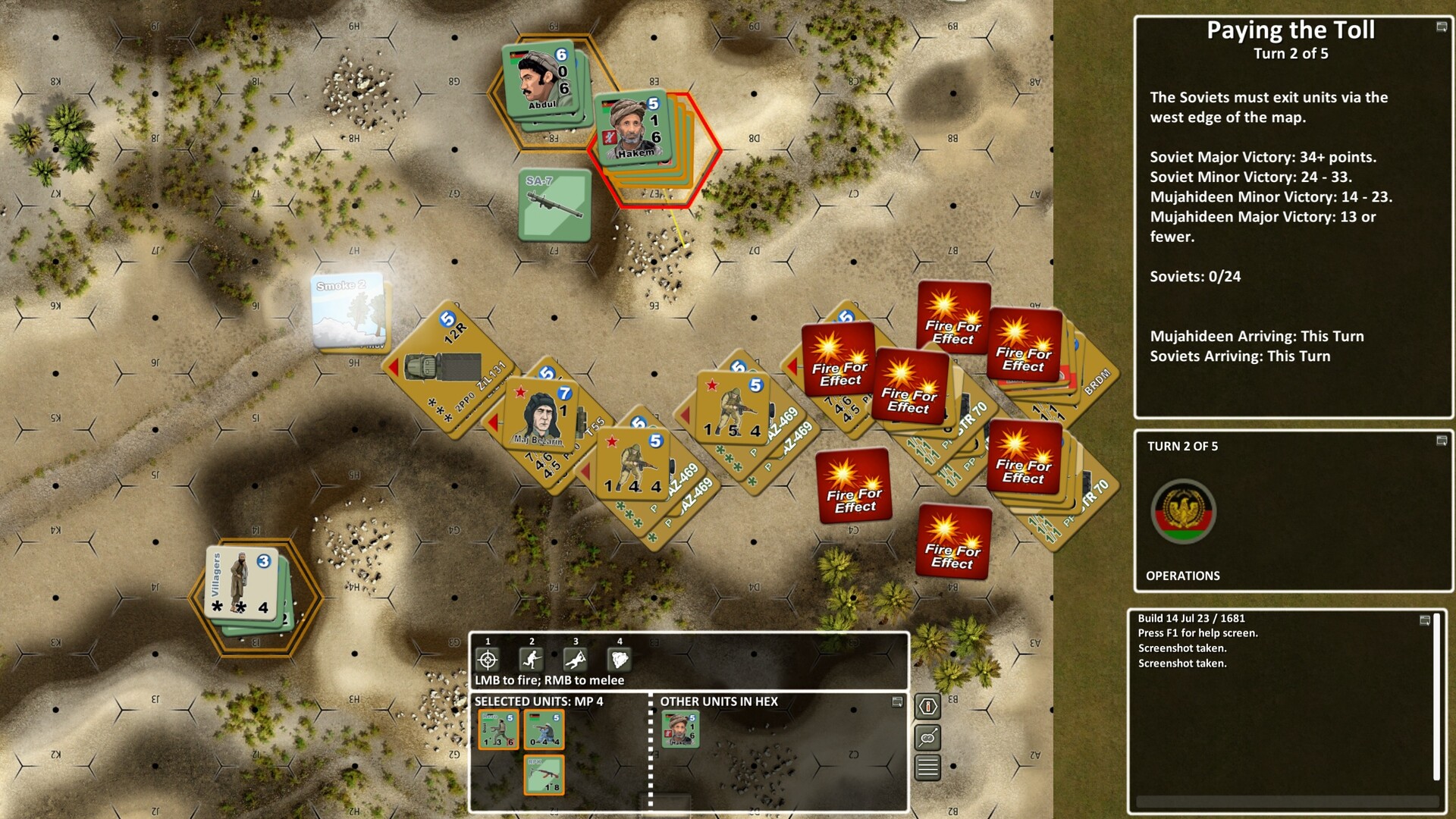
Task: Select the Assault mode icon in slot 3
Action: (575, 658)
